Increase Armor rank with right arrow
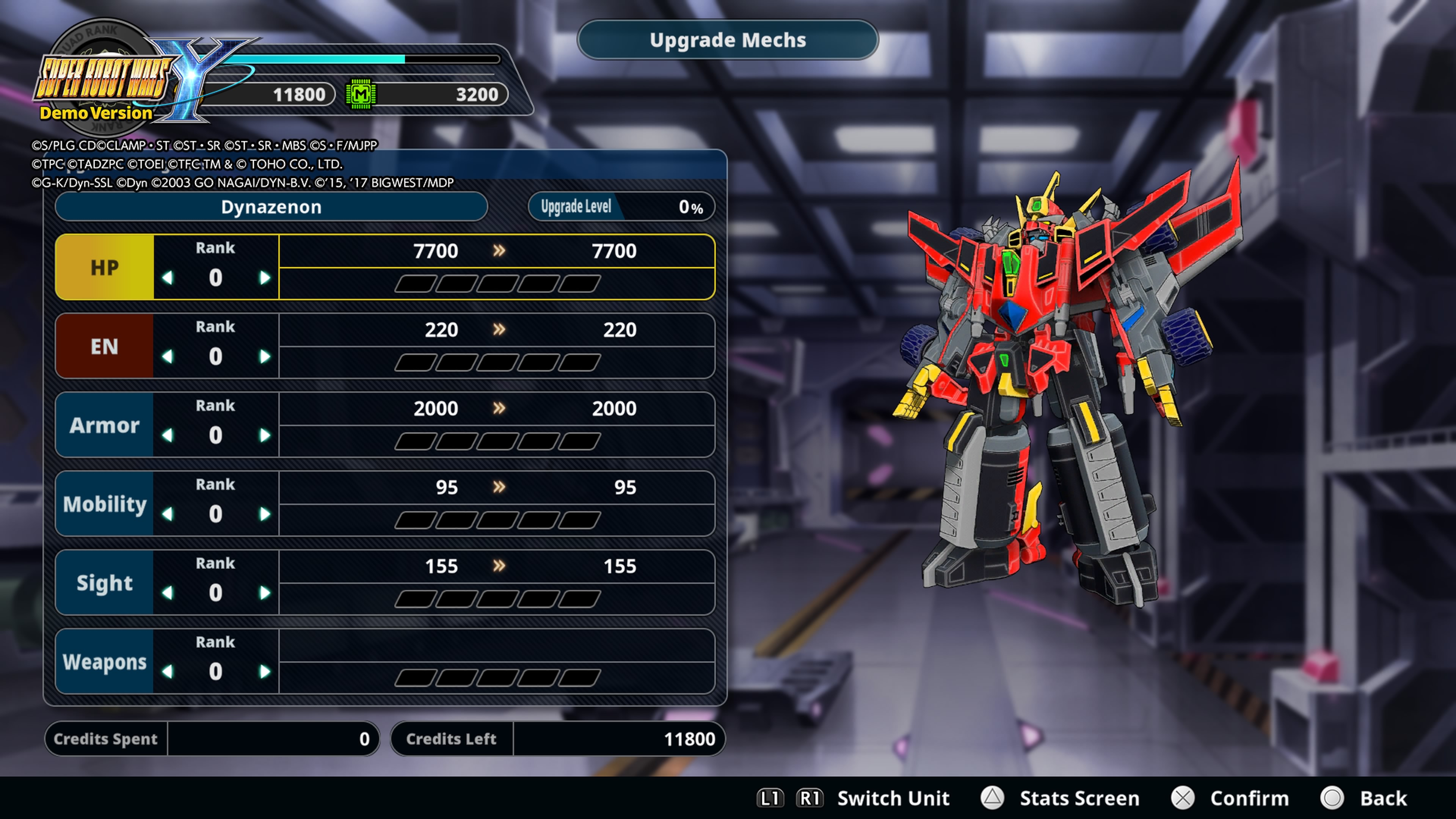 [265, 435]
